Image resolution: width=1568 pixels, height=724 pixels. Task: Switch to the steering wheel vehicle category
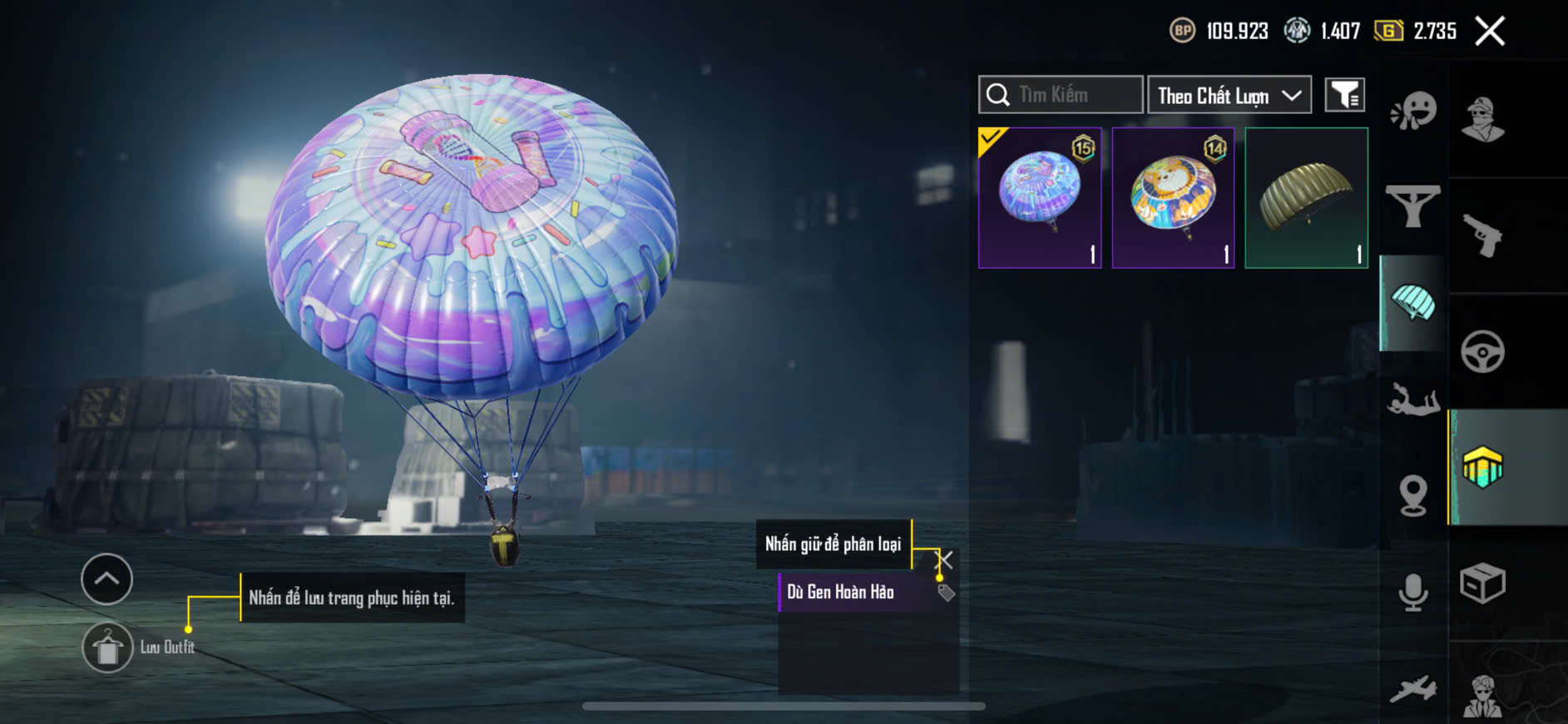pos(1482,351)
